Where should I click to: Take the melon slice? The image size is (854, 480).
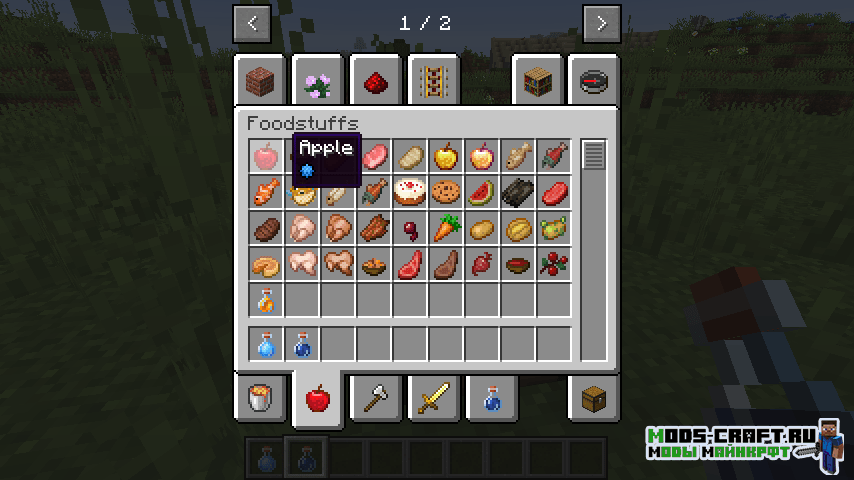482,192
